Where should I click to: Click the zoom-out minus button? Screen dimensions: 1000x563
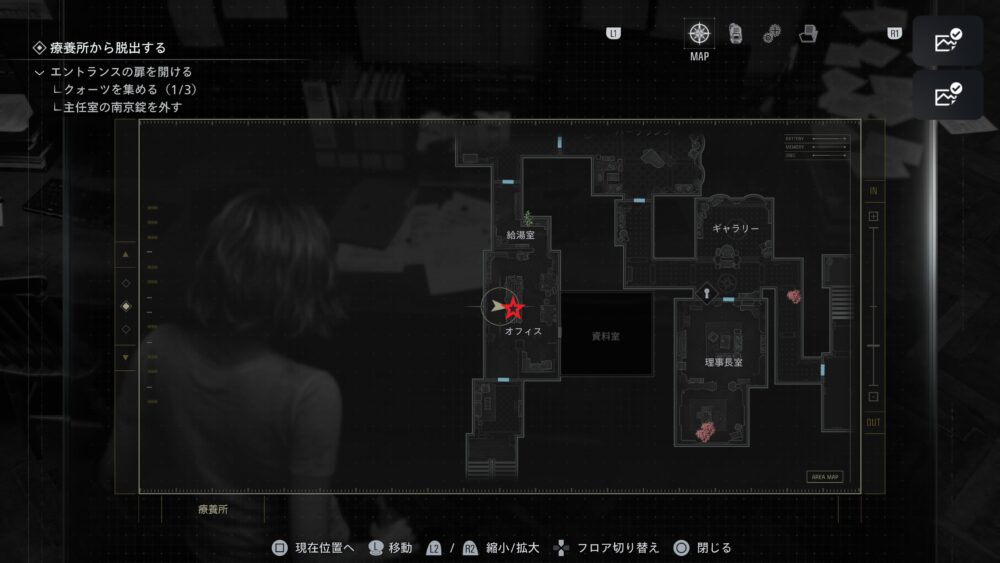(x=873, y=396)
